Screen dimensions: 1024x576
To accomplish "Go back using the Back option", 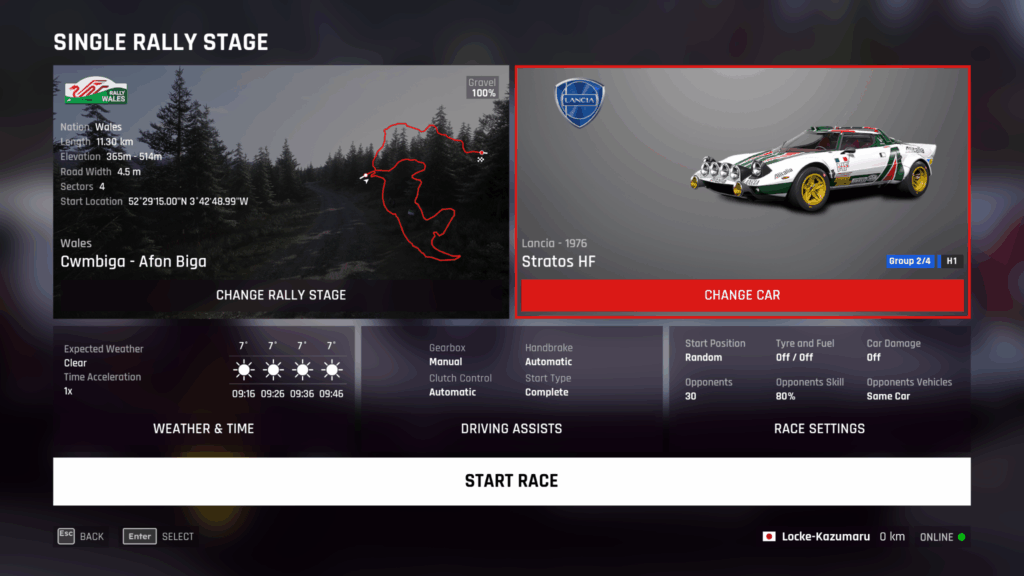I will (81, 536).
